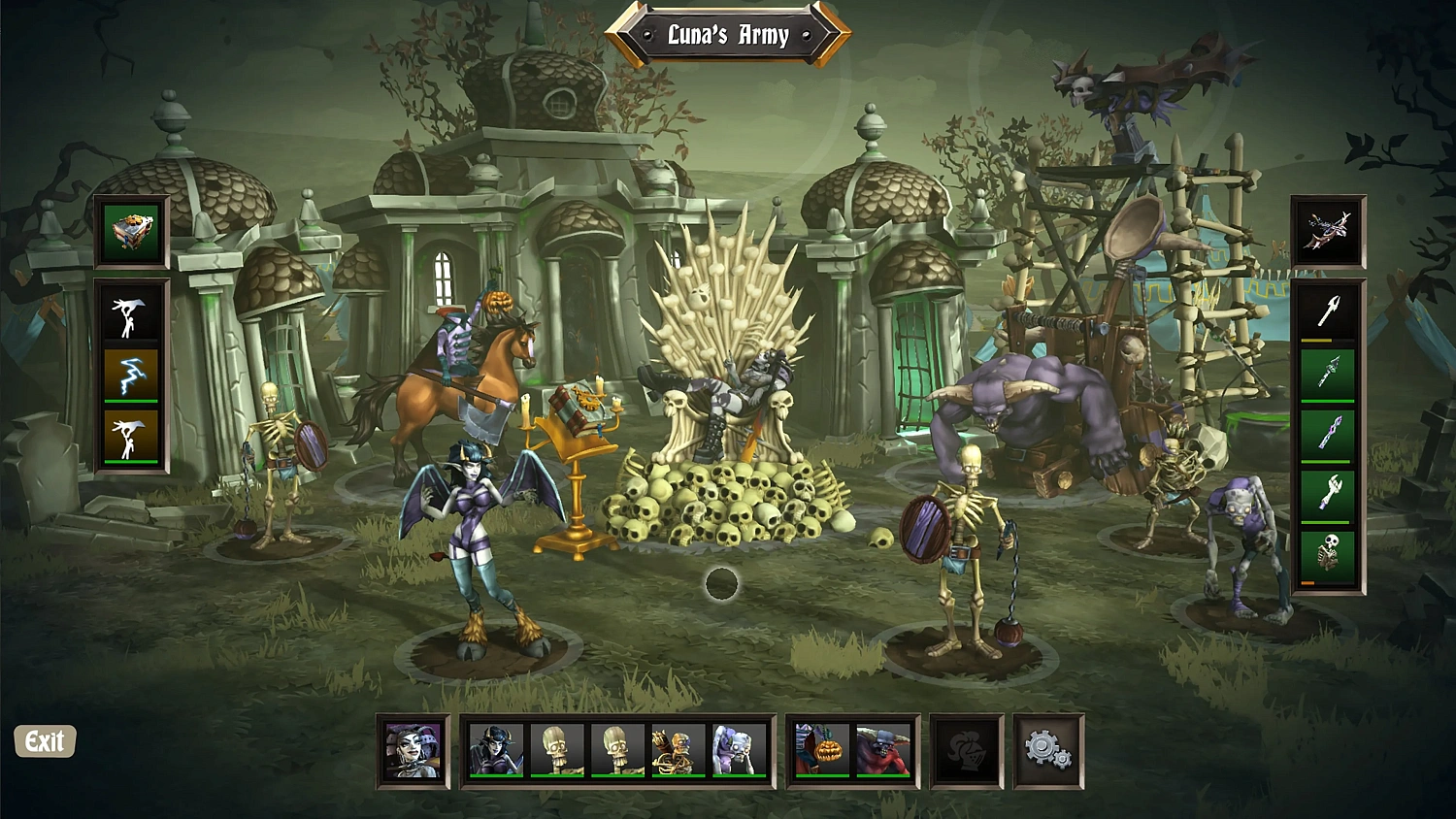Viewport: 1456px width, 819px height.
Task: Open the gears settings icon
Action: click(x=1046, y=749)
